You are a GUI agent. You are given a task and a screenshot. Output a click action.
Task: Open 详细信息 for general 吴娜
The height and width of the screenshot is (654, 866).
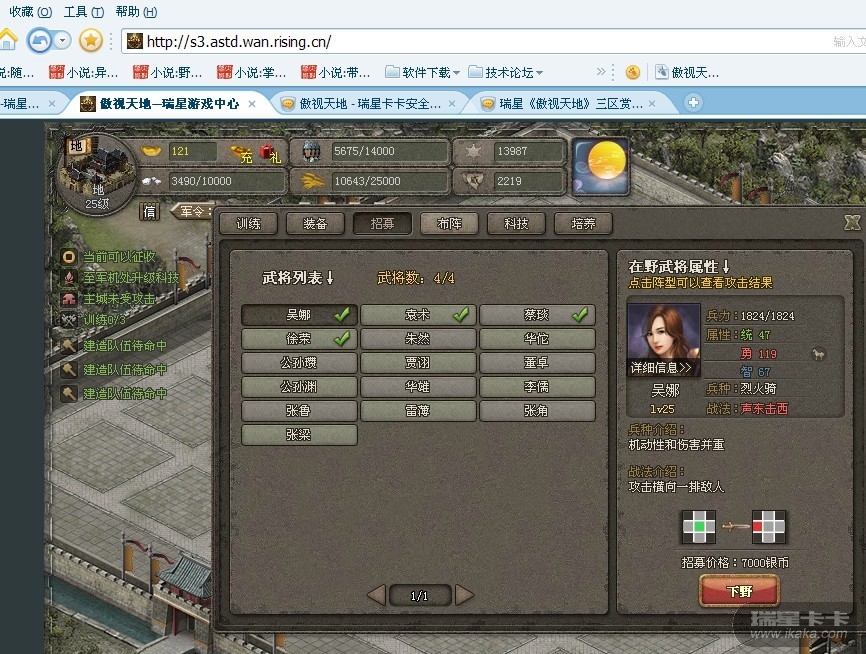pos(661,368)
